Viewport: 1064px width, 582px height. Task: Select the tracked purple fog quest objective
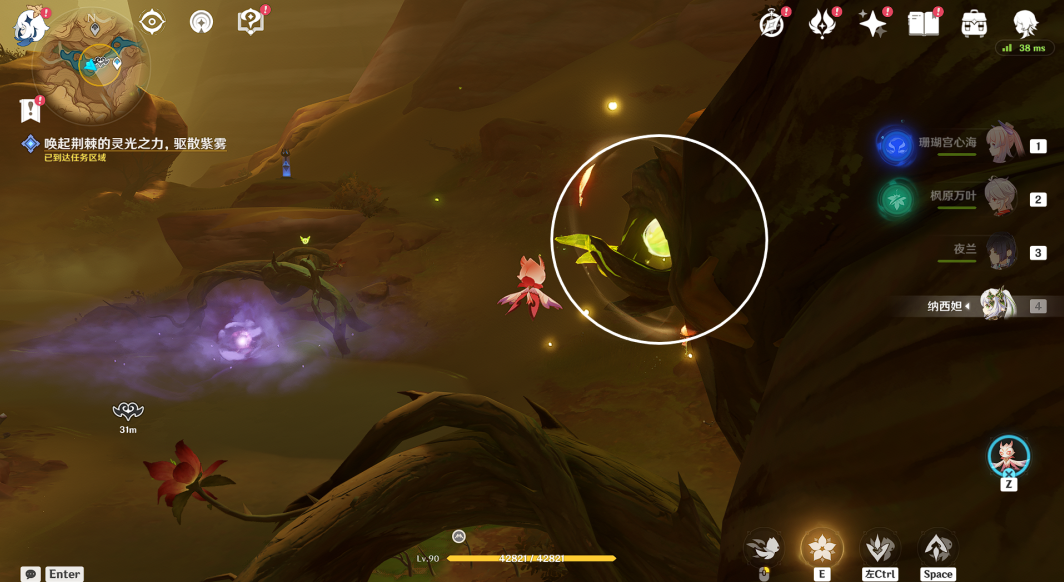(134, 144)
